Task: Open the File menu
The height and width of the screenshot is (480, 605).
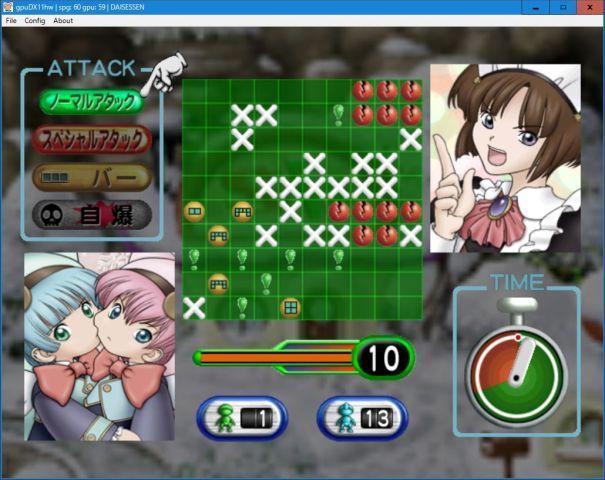Action: [x=11, y=20]
